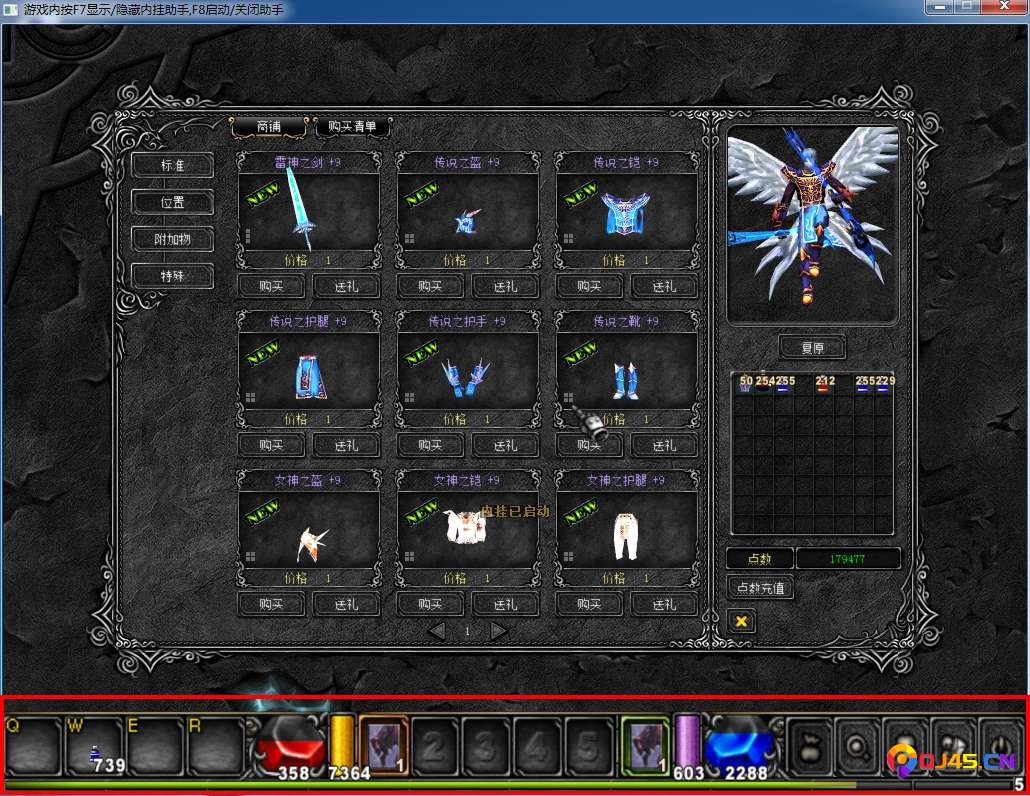Show the 附加物 category
The image size is (1030, 796).
173,239
